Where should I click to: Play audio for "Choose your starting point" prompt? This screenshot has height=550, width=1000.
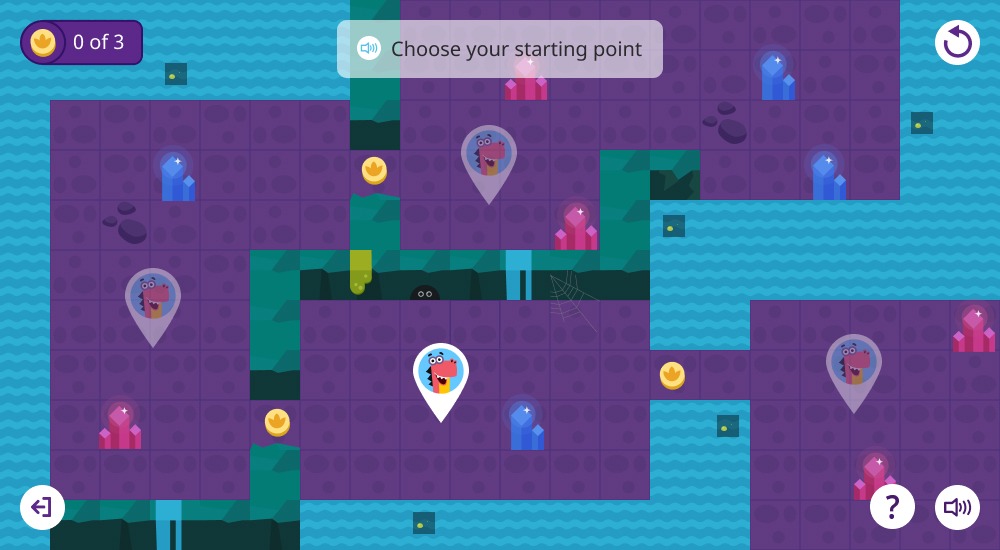click(x=369, y=48)
